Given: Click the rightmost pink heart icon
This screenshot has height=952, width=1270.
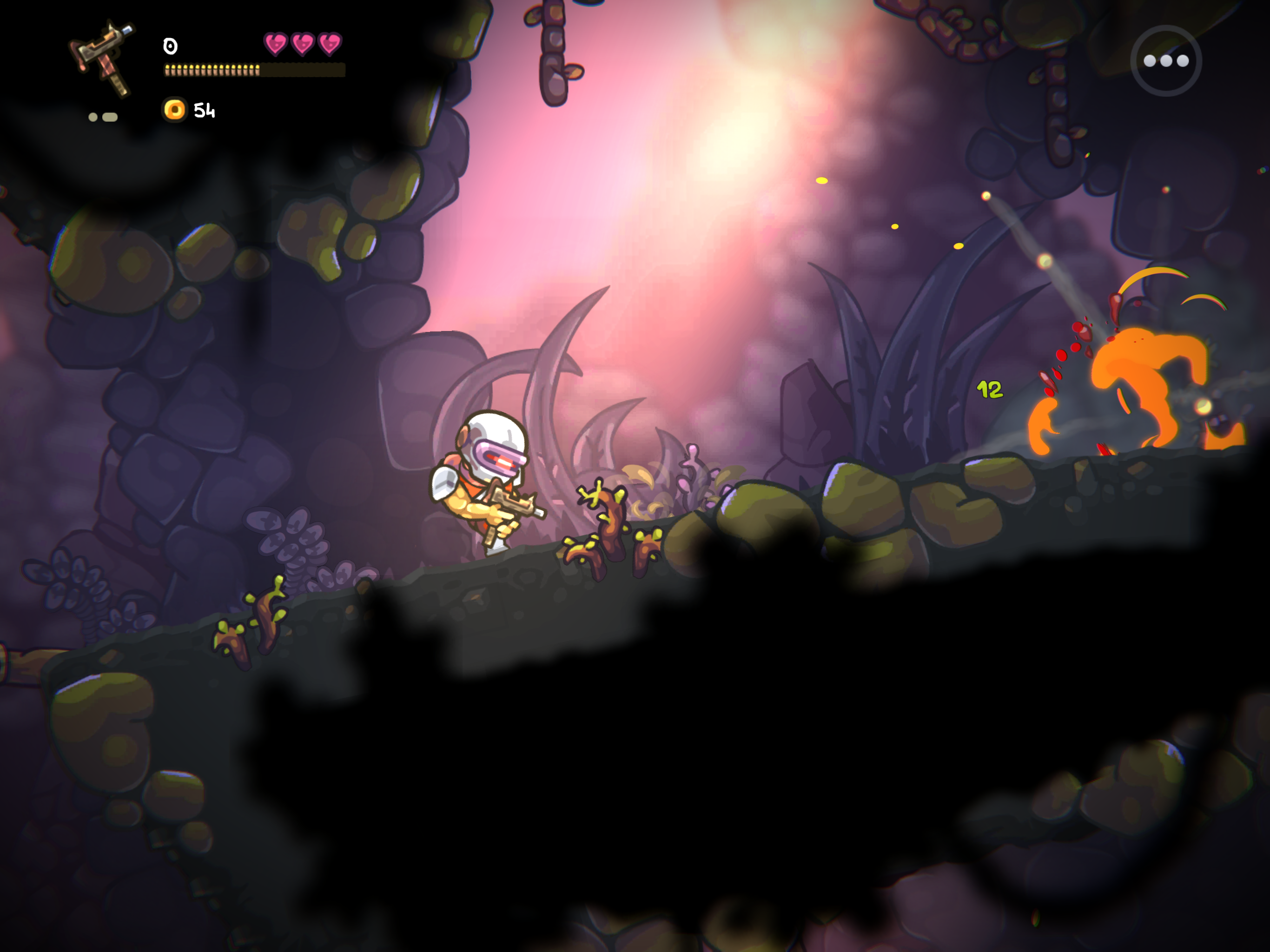Looking at the screenshot, I should (330, 43).
